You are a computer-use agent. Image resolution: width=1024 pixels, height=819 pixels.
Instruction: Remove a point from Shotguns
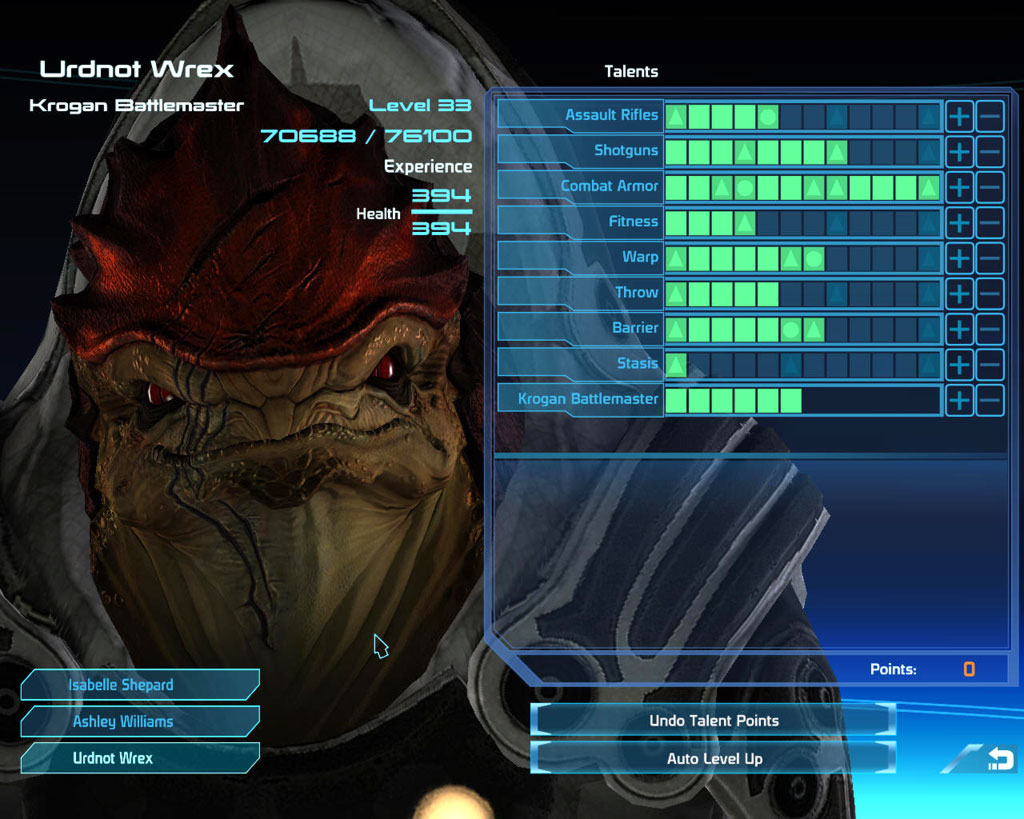coord(990,151)
